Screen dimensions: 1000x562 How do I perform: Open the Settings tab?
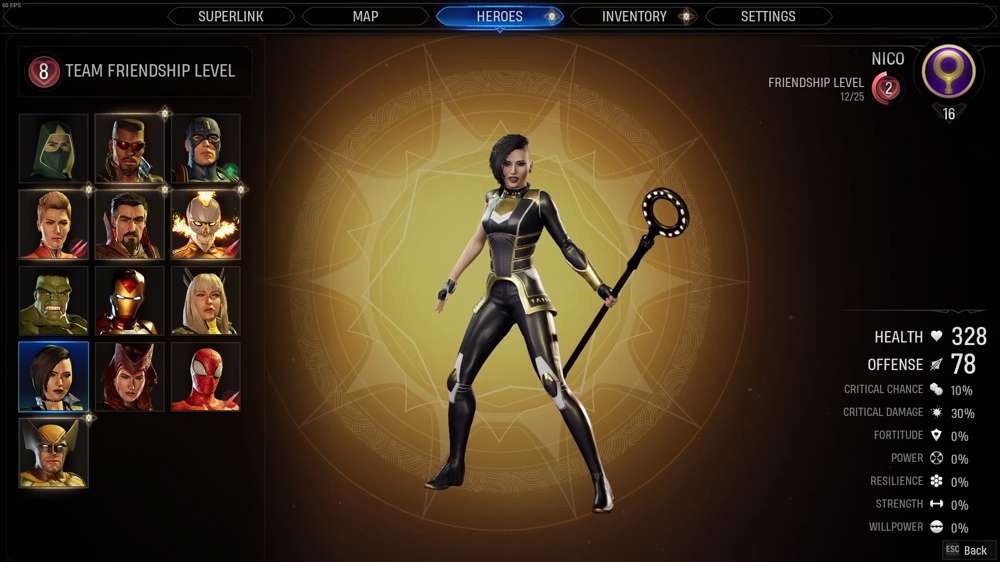coord(768,17)
